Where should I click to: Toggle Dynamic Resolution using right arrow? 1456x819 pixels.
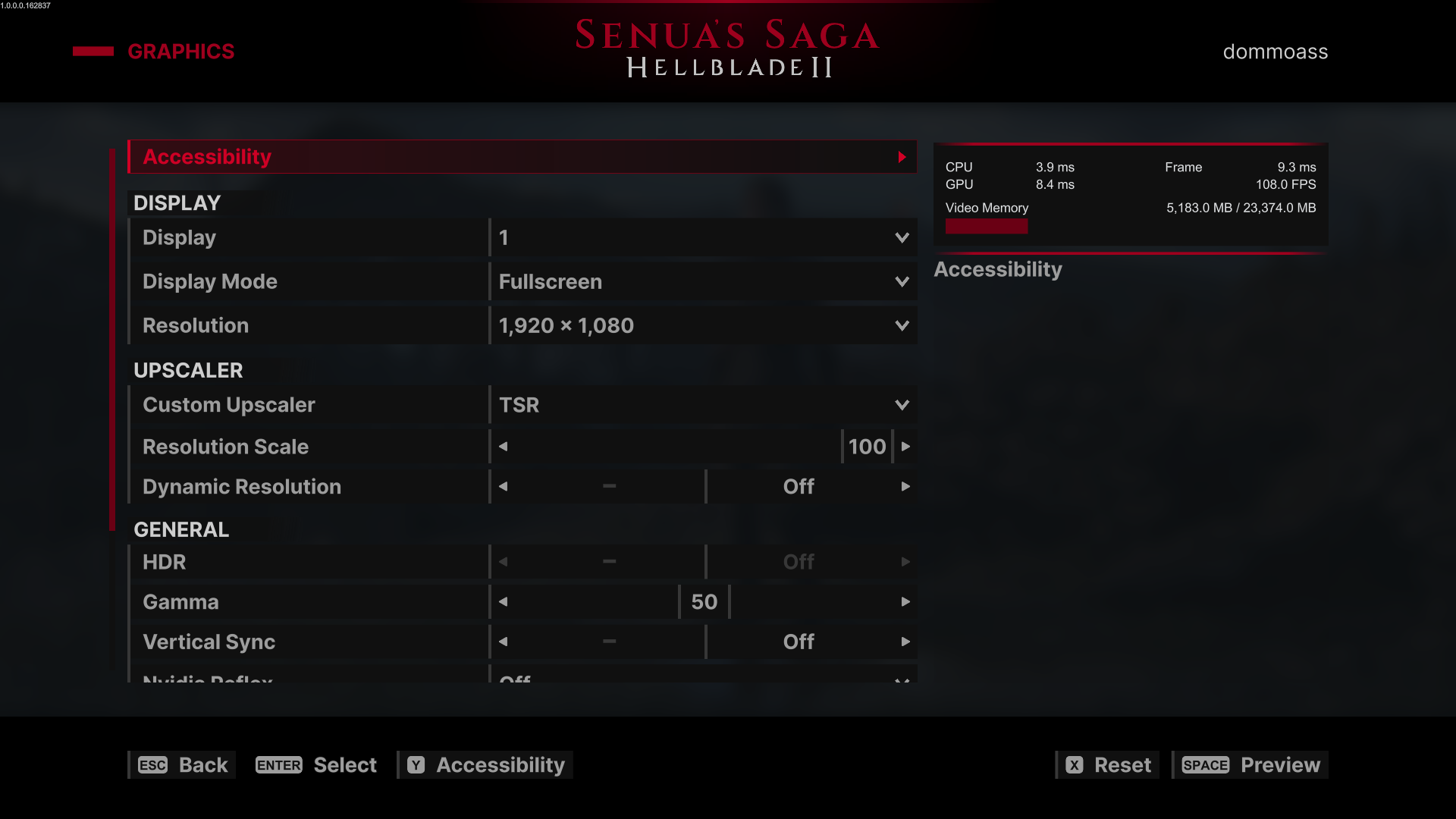click(x=905, y=487)
